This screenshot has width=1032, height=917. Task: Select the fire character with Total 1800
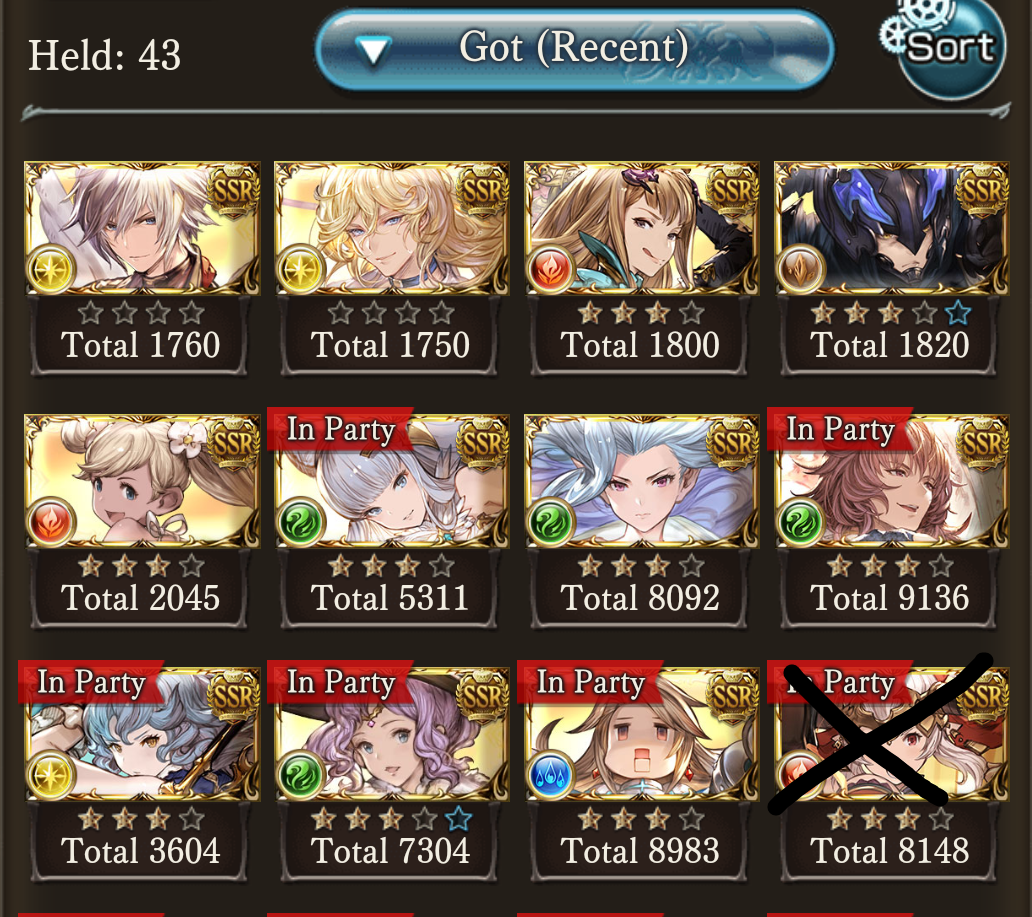coord(641,229)
